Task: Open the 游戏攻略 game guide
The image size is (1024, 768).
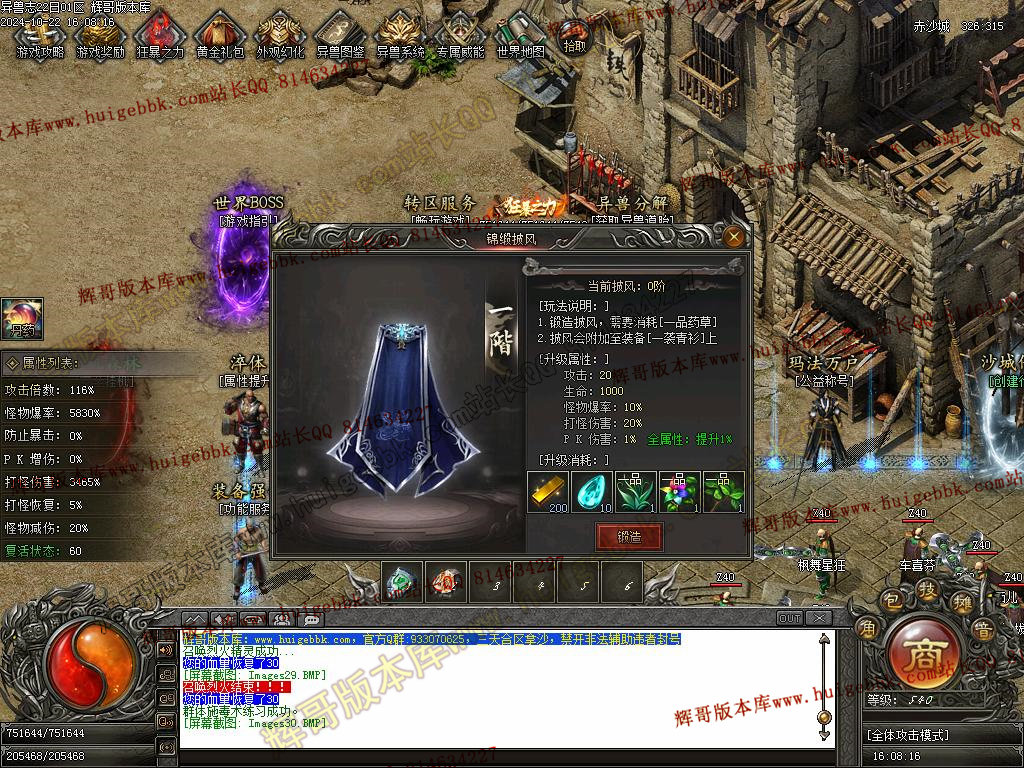Action: [40, 36]
